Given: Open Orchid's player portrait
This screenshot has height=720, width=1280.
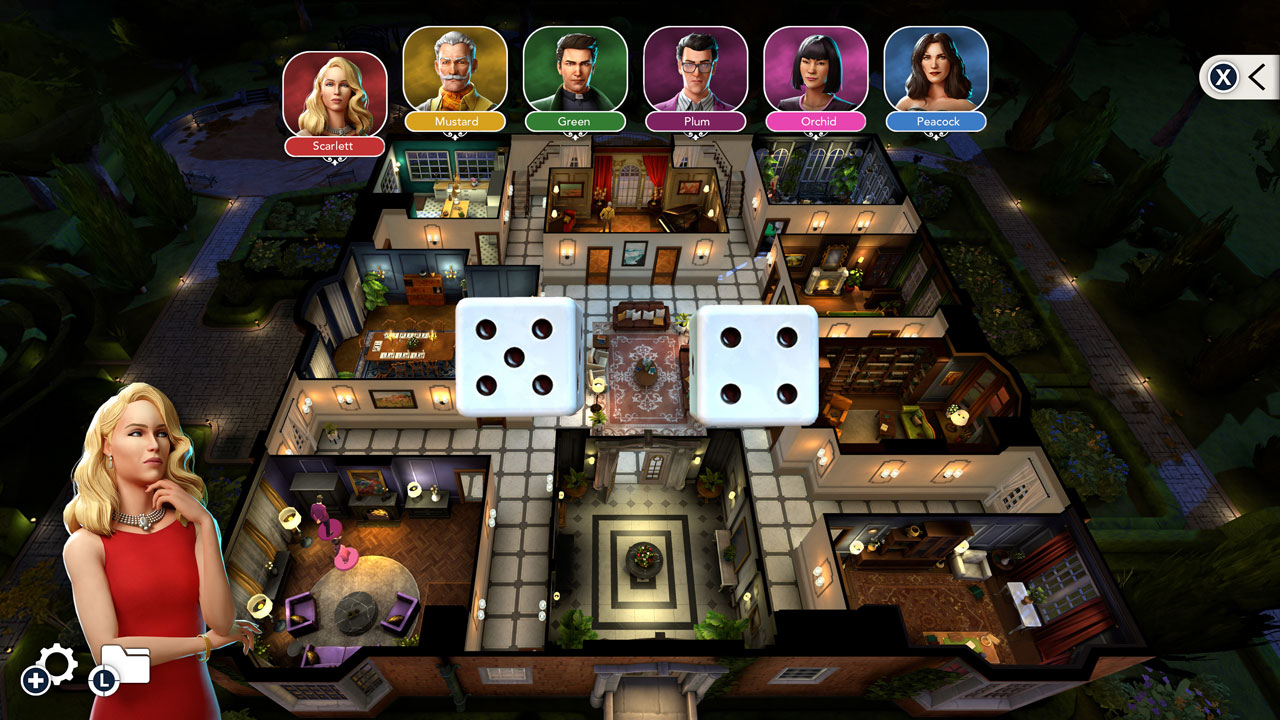Looking at the screenshot, I should coord(815,70).
